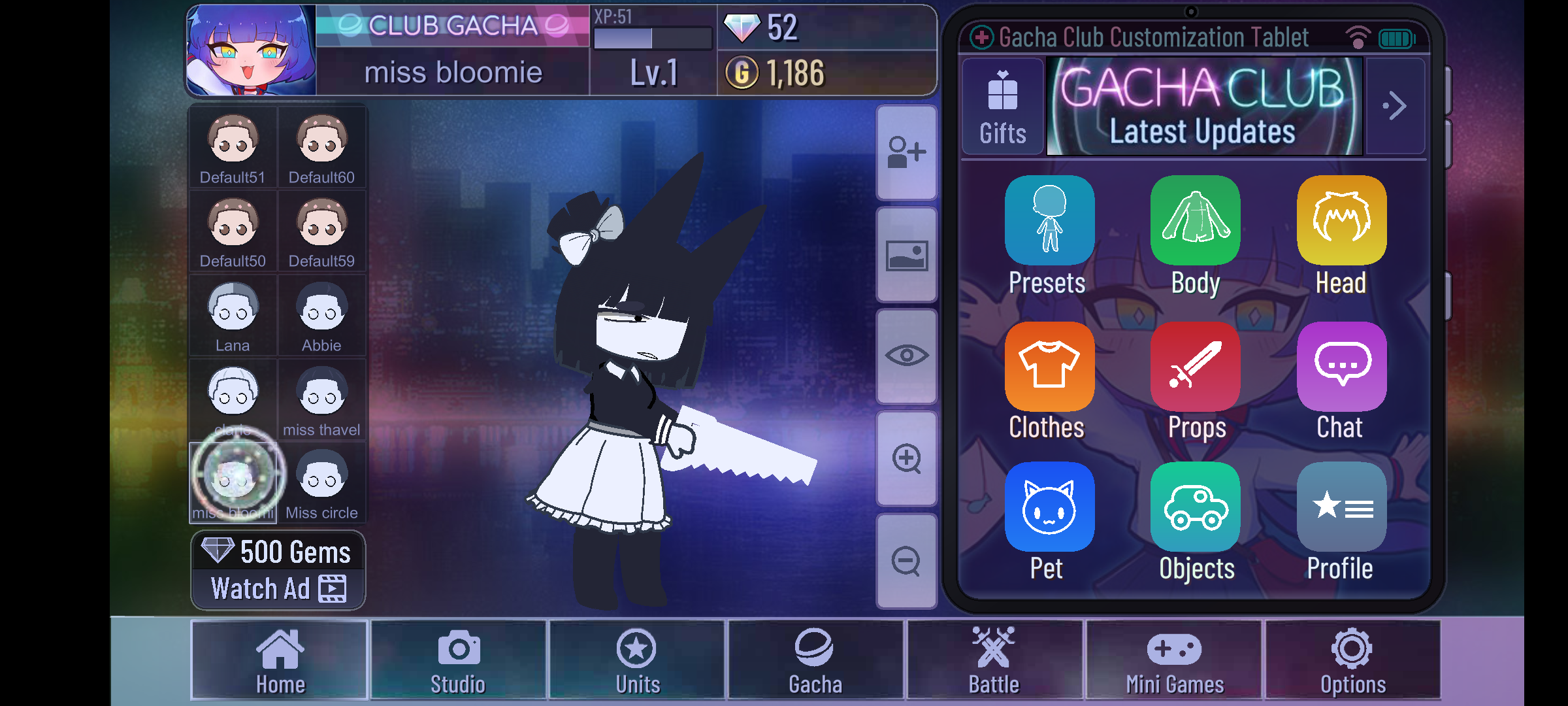Open the Chat bubble option
The height and width of the screenshot is (706, 1568).
pyautogui.click(x=1341, y=367)
